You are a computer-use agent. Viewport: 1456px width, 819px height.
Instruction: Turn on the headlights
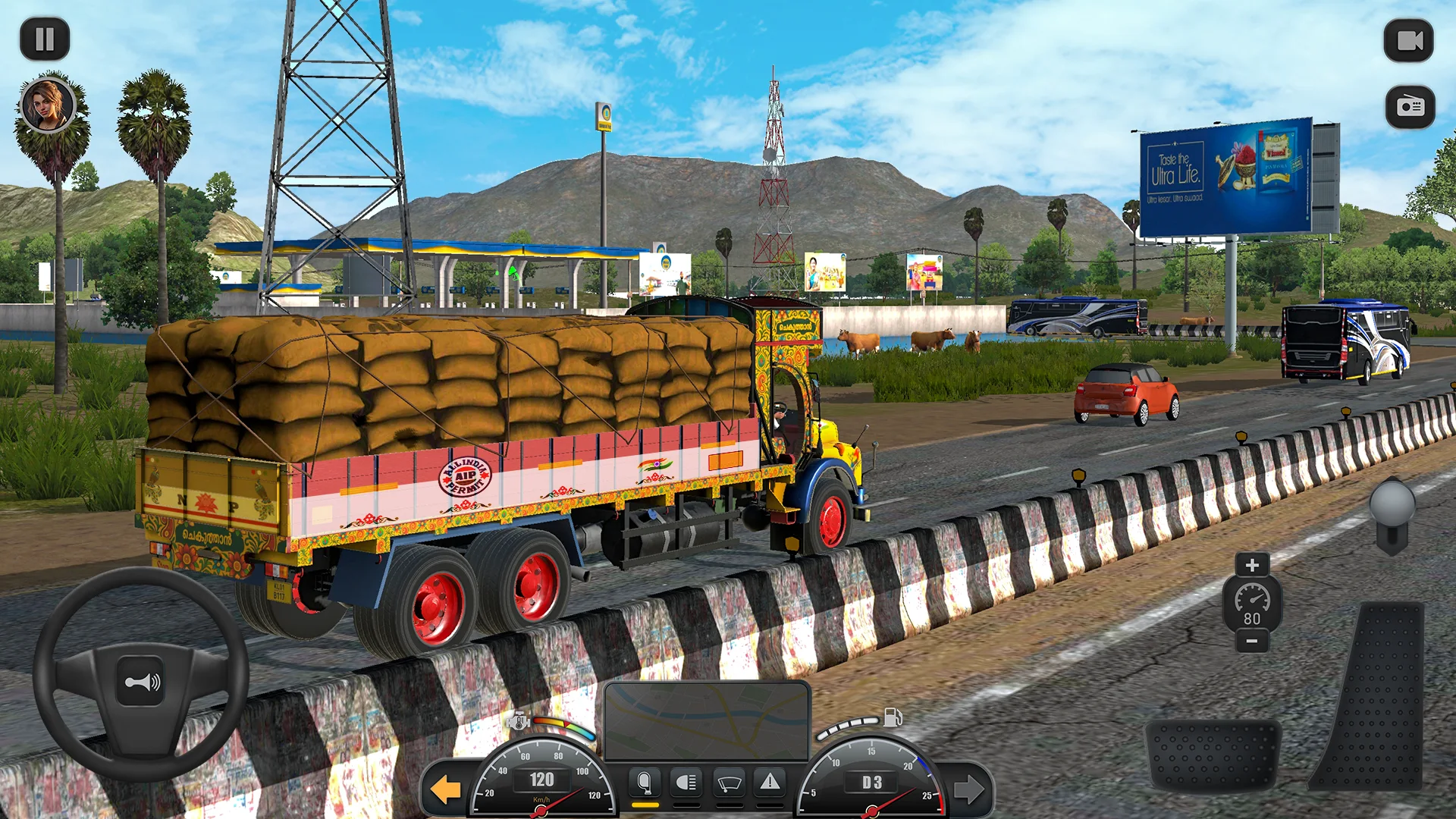[686, 784]
